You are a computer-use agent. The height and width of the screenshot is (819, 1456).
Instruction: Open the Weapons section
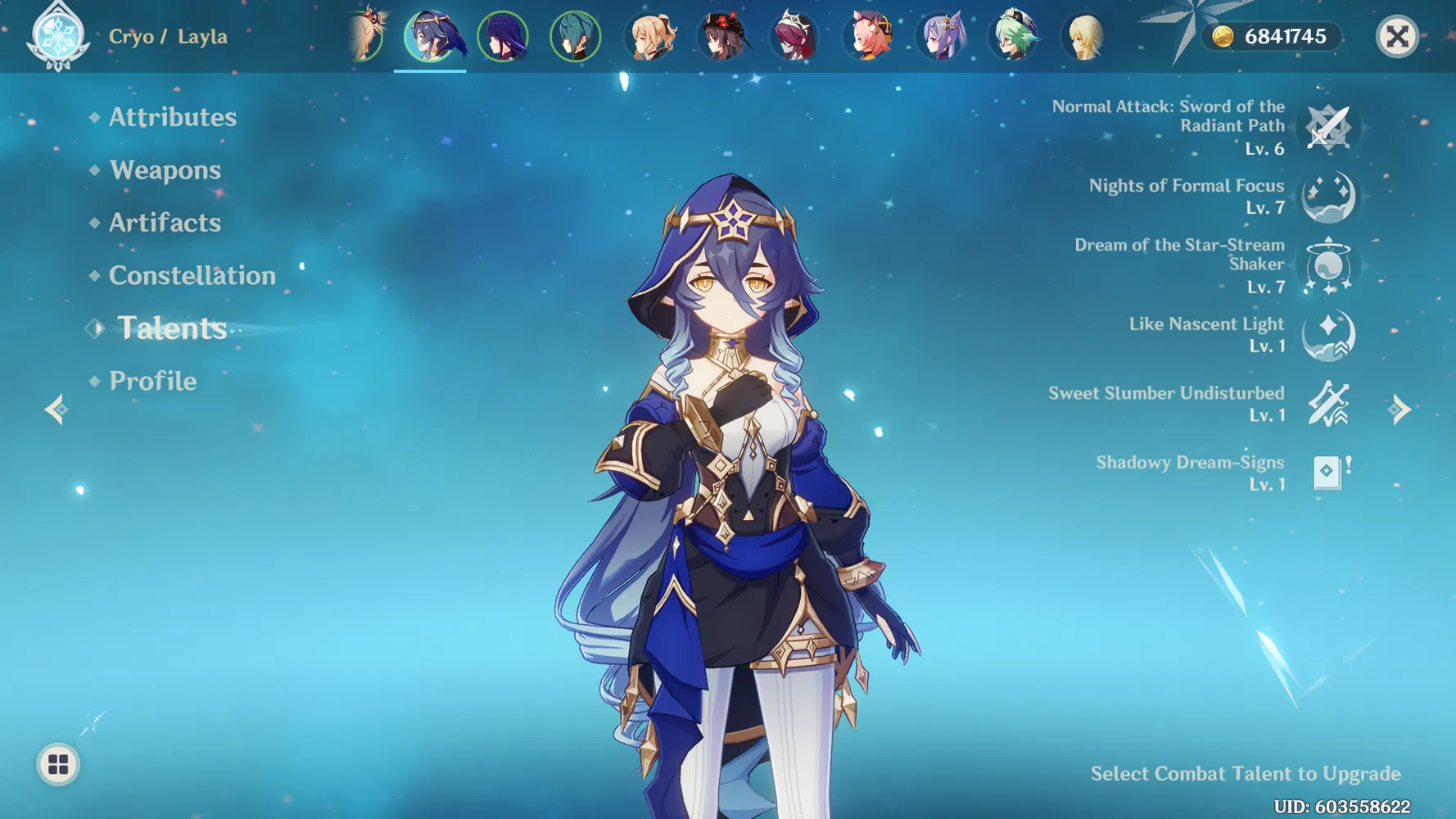(165, 170)
